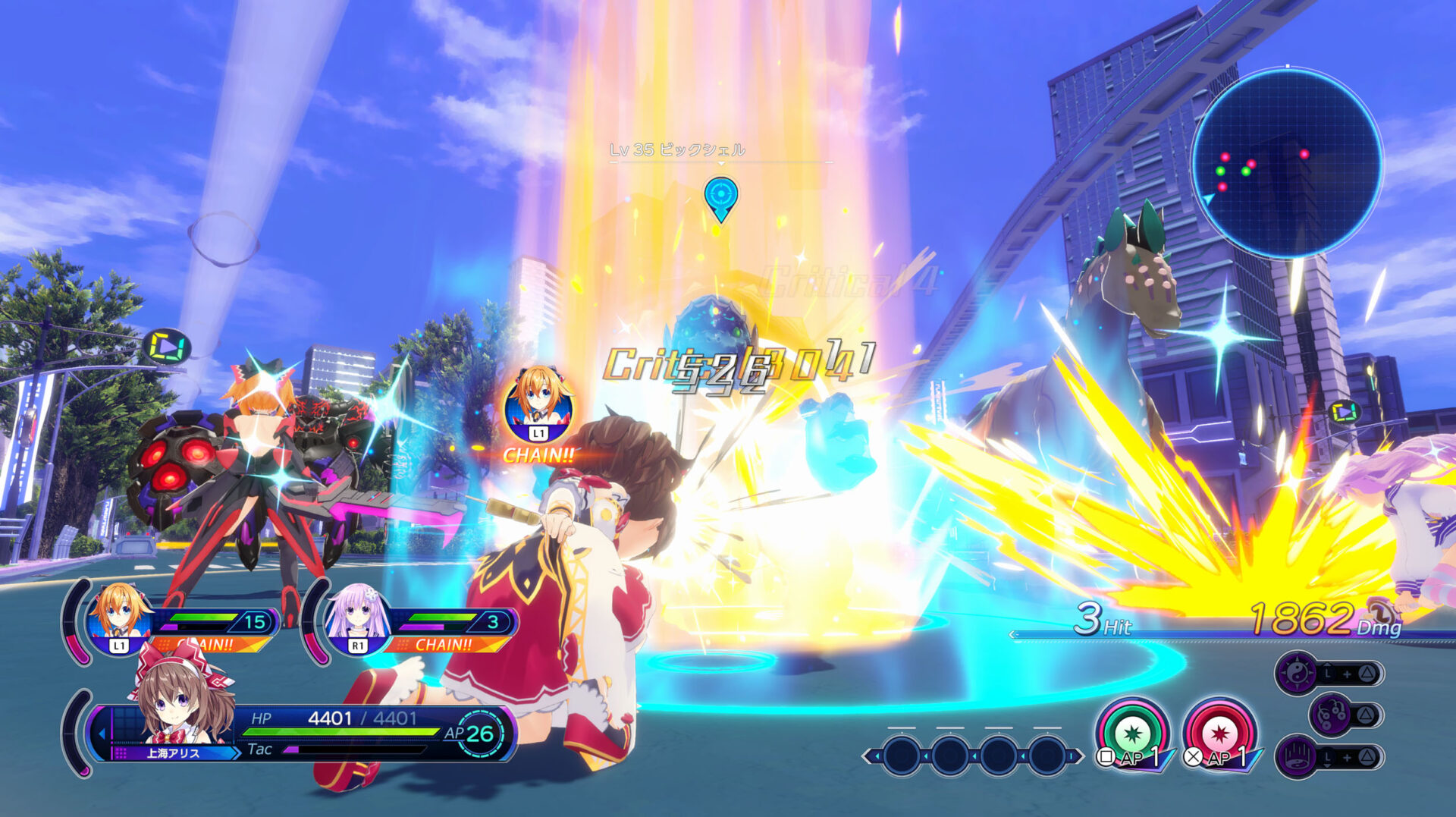This screenshot has width=1456, height=817.
Task: Open the upward chevron above the first L+Triangle skill
Action: (x=1328, y=665)
